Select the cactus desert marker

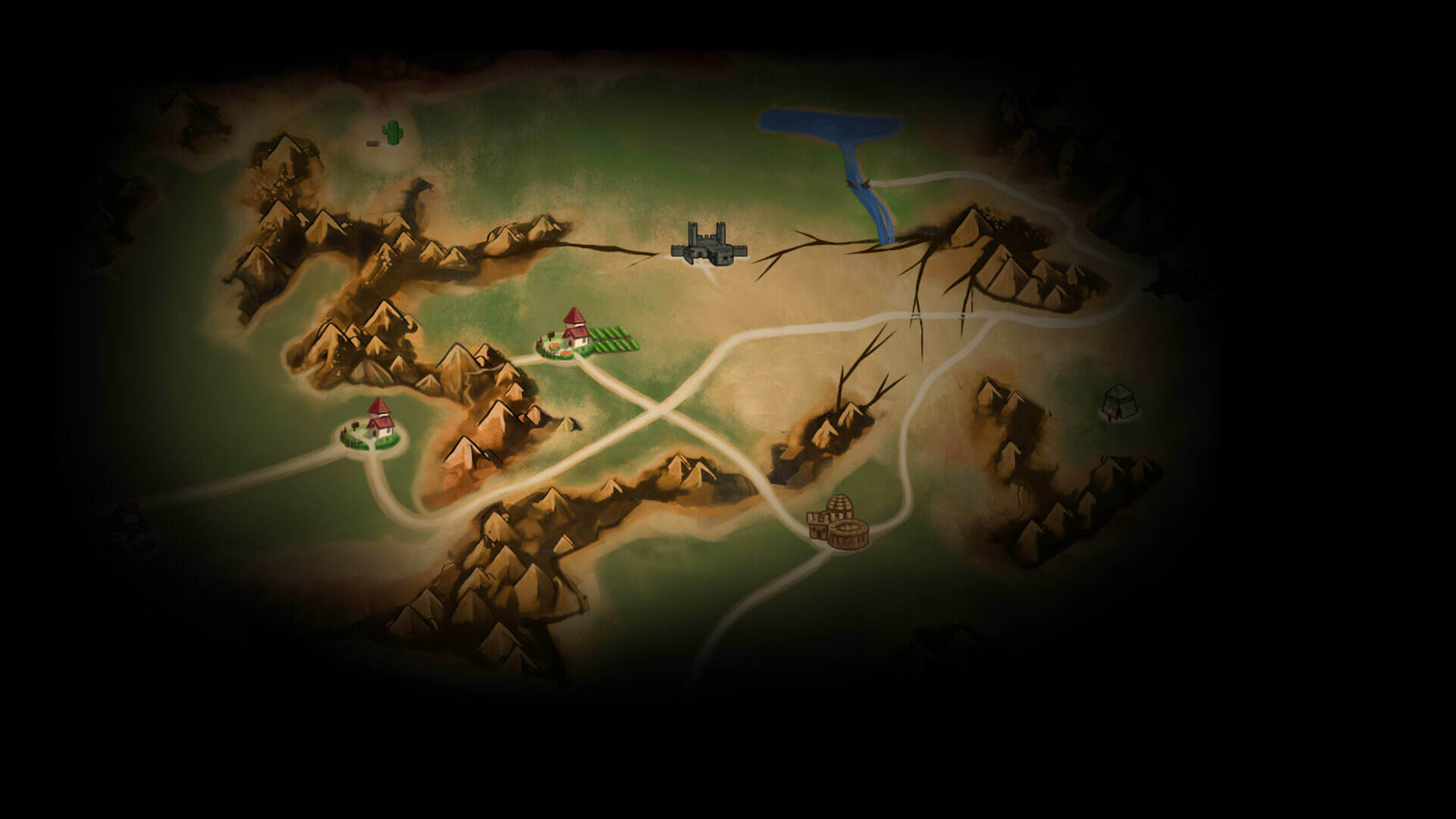click(x=392, y=132)
